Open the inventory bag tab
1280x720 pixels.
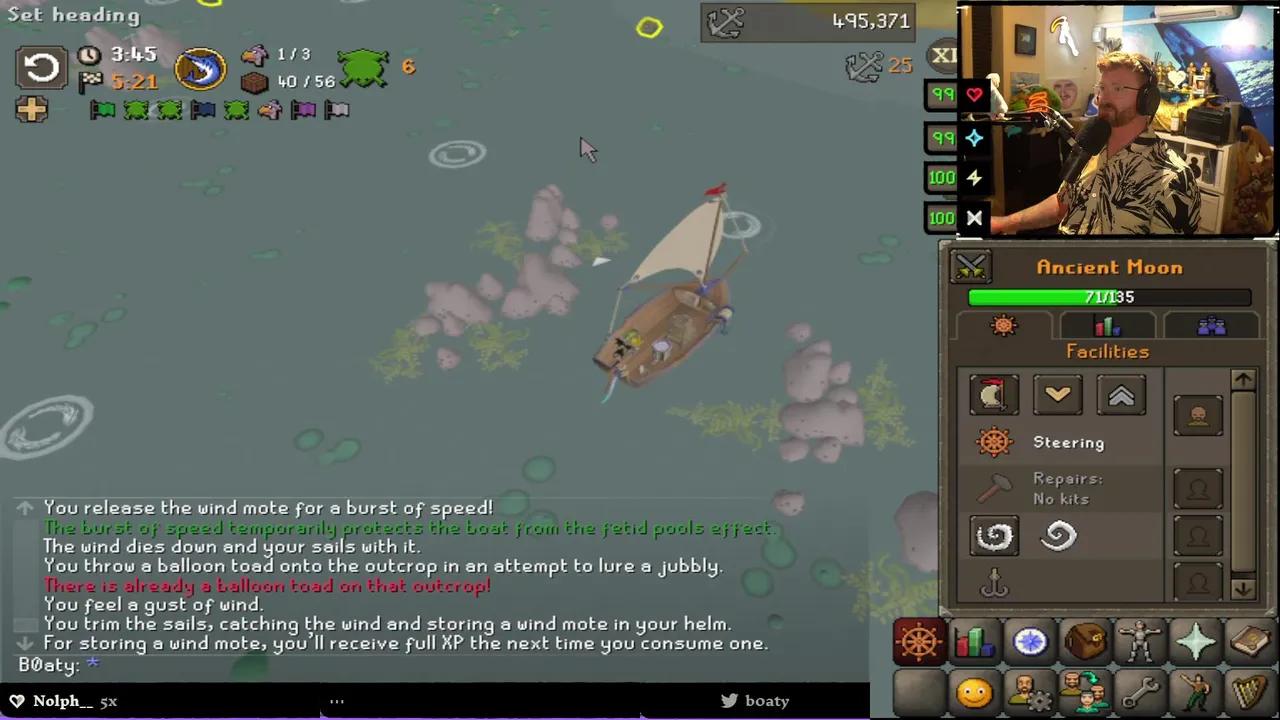(1086, 641)
